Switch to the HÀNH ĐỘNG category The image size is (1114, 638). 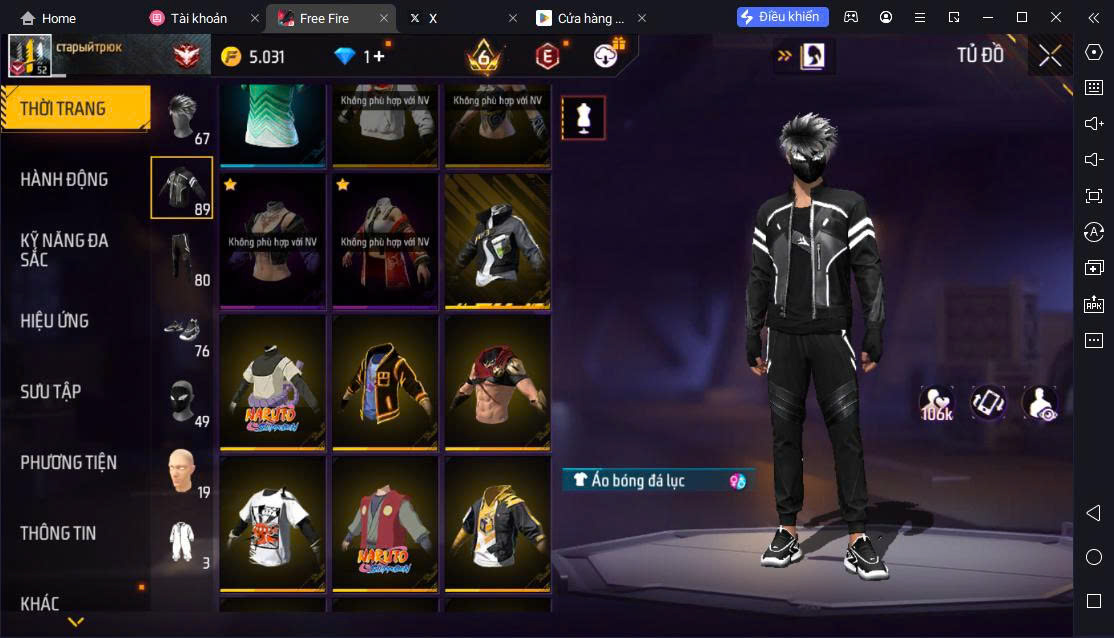coord(64,180)
